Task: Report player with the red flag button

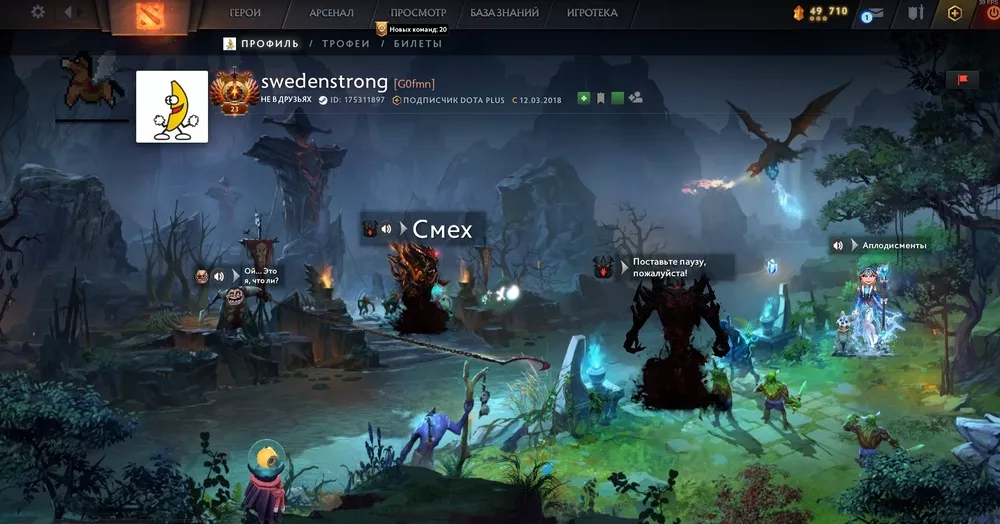Action: [x=962, y=80]
